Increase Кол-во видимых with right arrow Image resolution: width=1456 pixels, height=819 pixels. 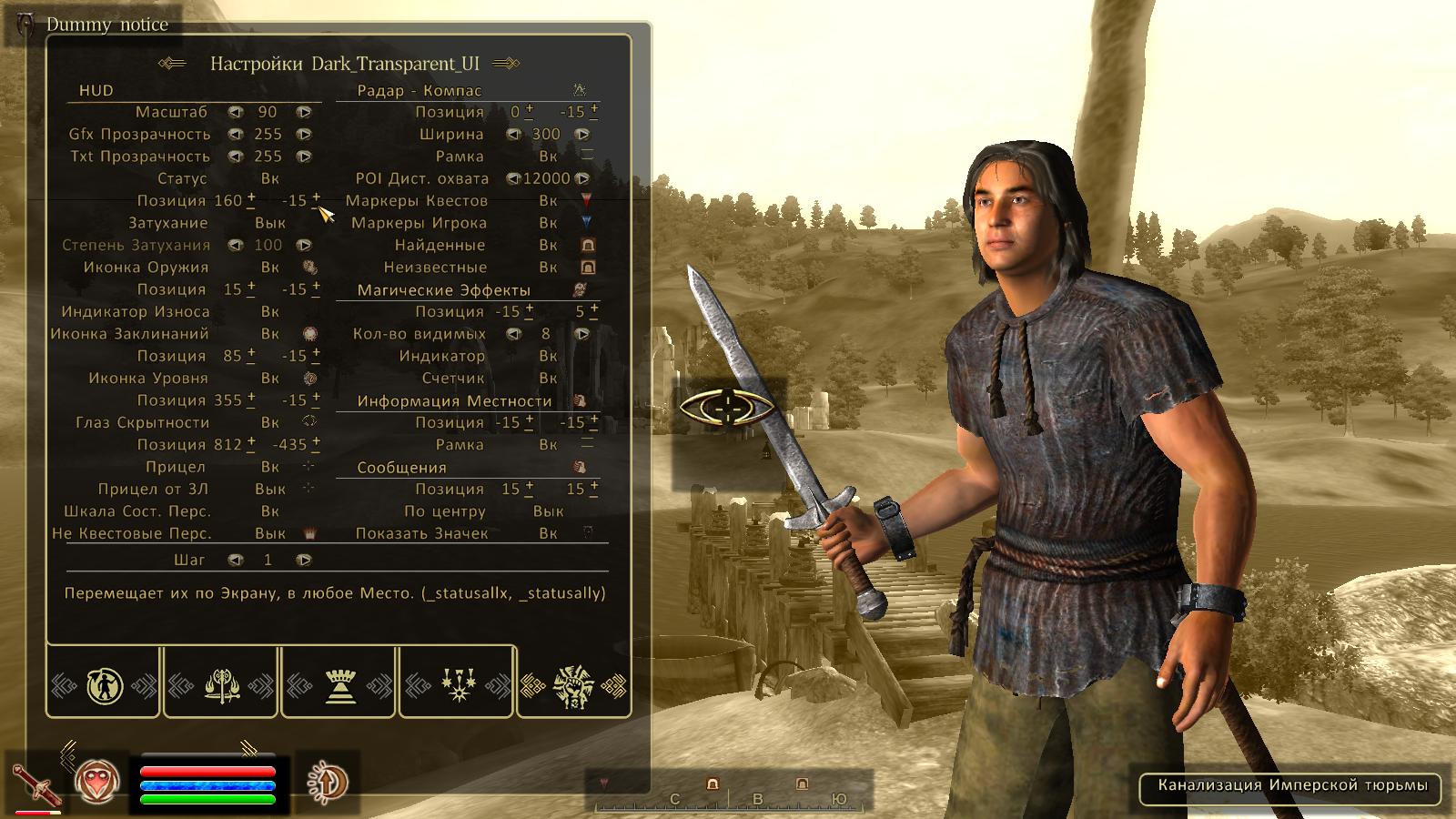(582, 334)
